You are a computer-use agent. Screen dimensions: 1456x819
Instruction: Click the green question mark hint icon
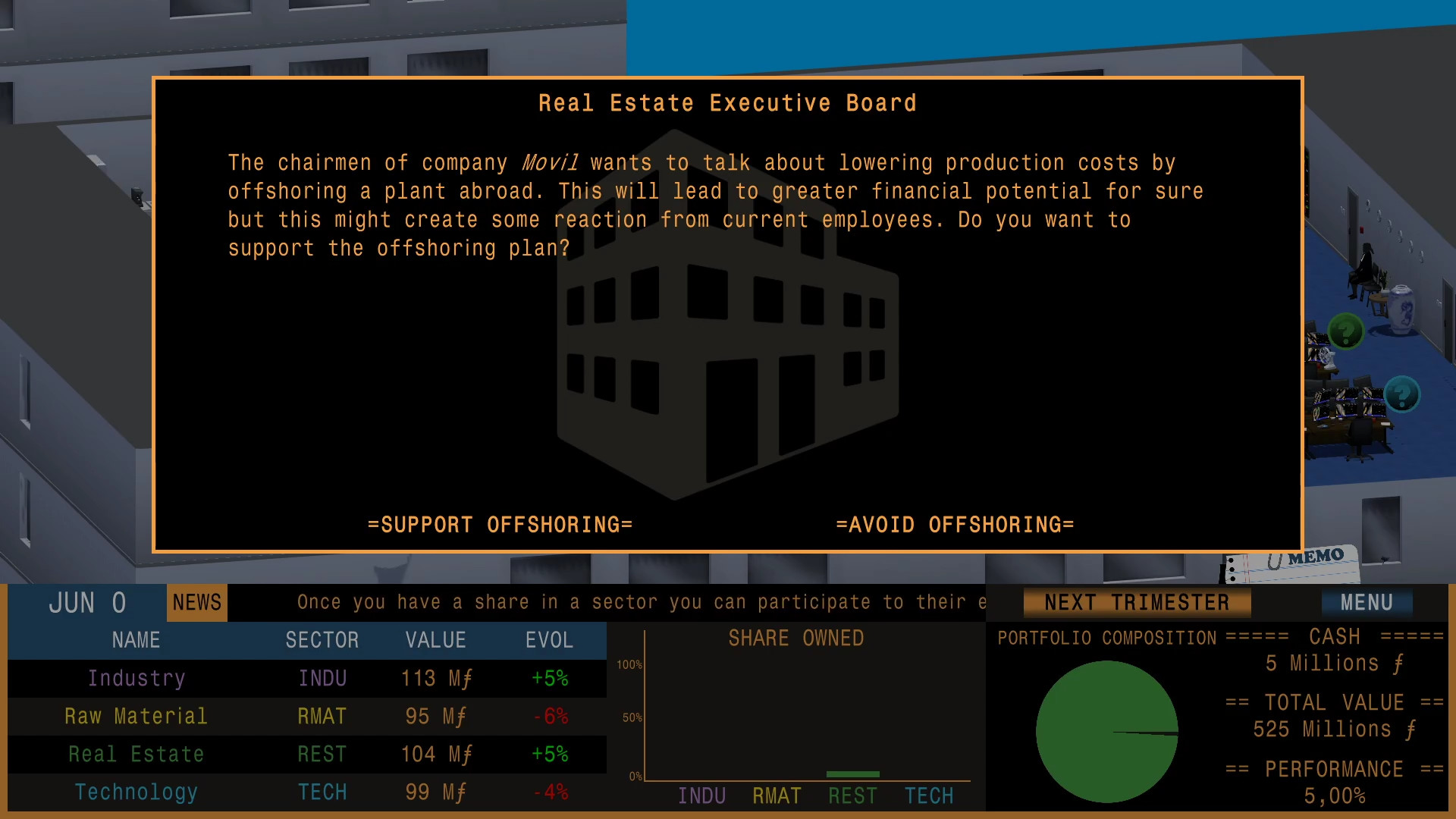point(1346,331)
